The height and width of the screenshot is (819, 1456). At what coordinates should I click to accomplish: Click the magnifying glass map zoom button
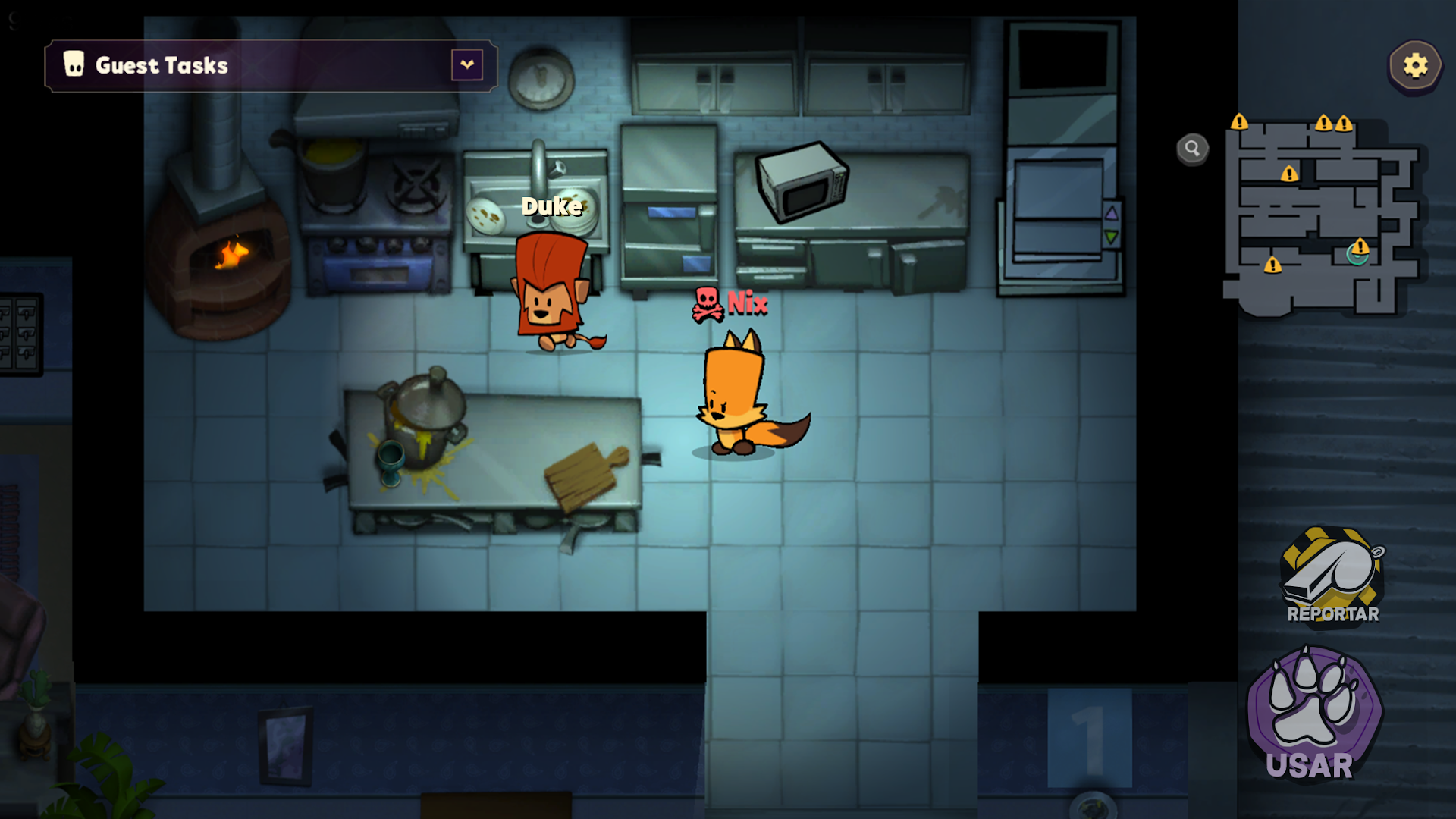pos(1192,149)
